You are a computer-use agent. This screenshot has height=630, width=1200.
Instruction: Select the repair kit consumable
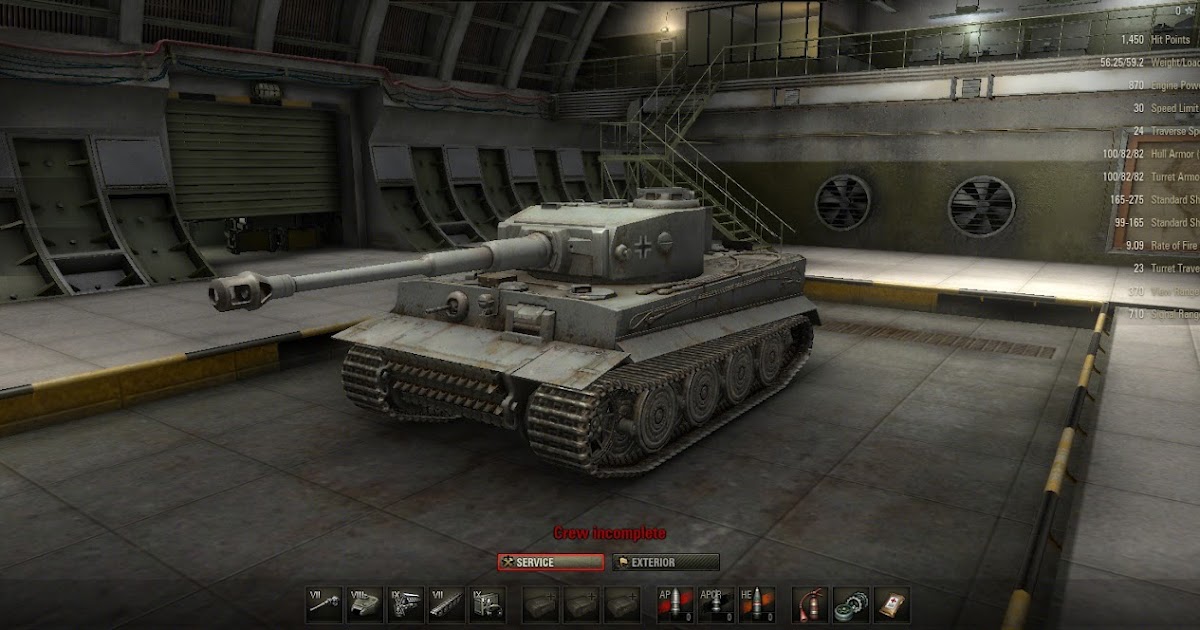click(x=851, y=604)
